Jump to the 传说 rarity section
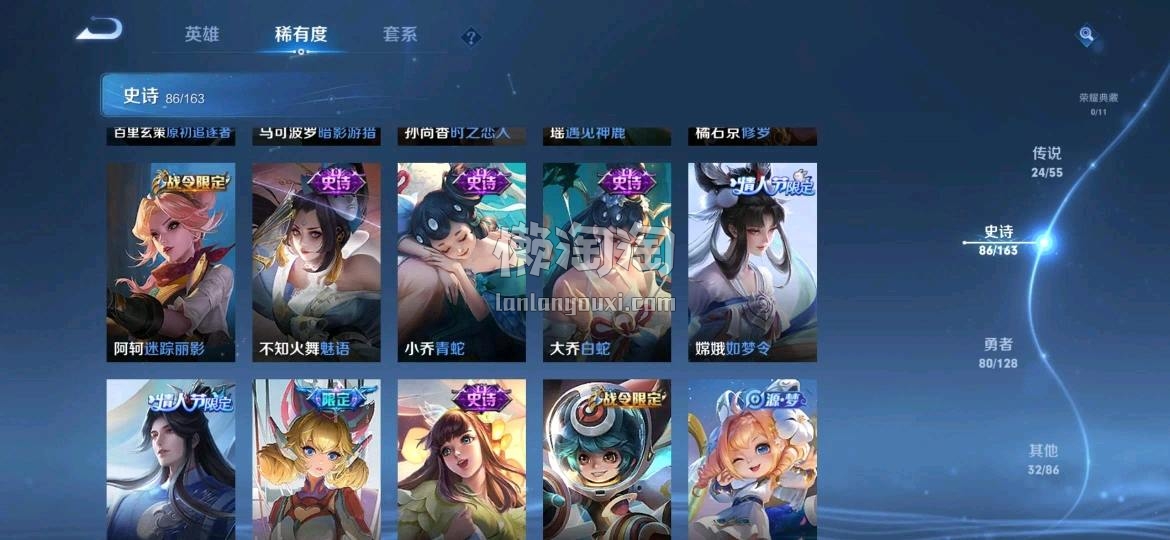The image size is (1170, 540). click(1046, 160)
